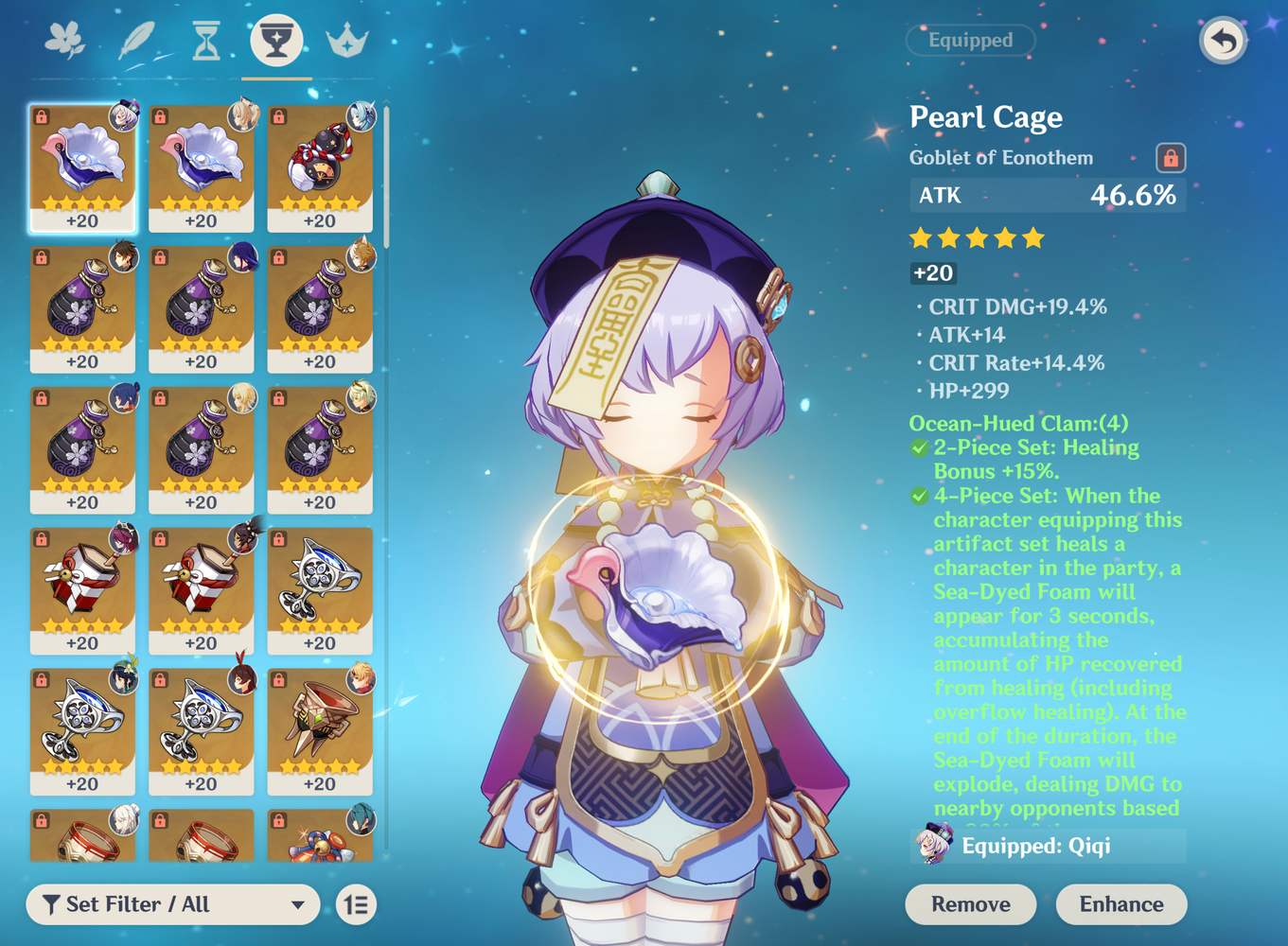The image size is (1288, 946).
Task: Select the Flower of Life artifact category
Action: tap(65, 40)
